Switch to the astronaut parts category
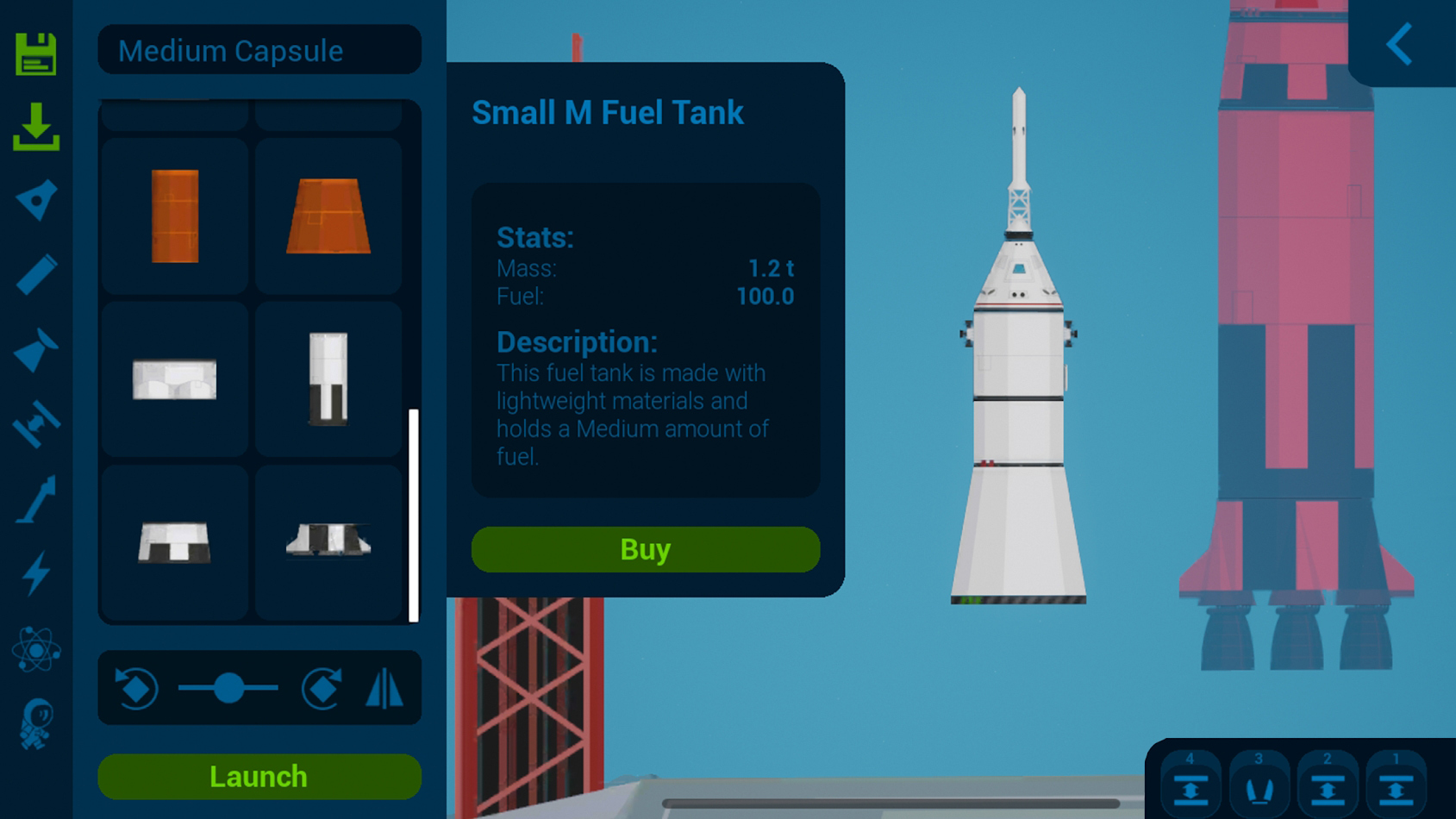Screen dimensions: 1456x819 point(36,724)
